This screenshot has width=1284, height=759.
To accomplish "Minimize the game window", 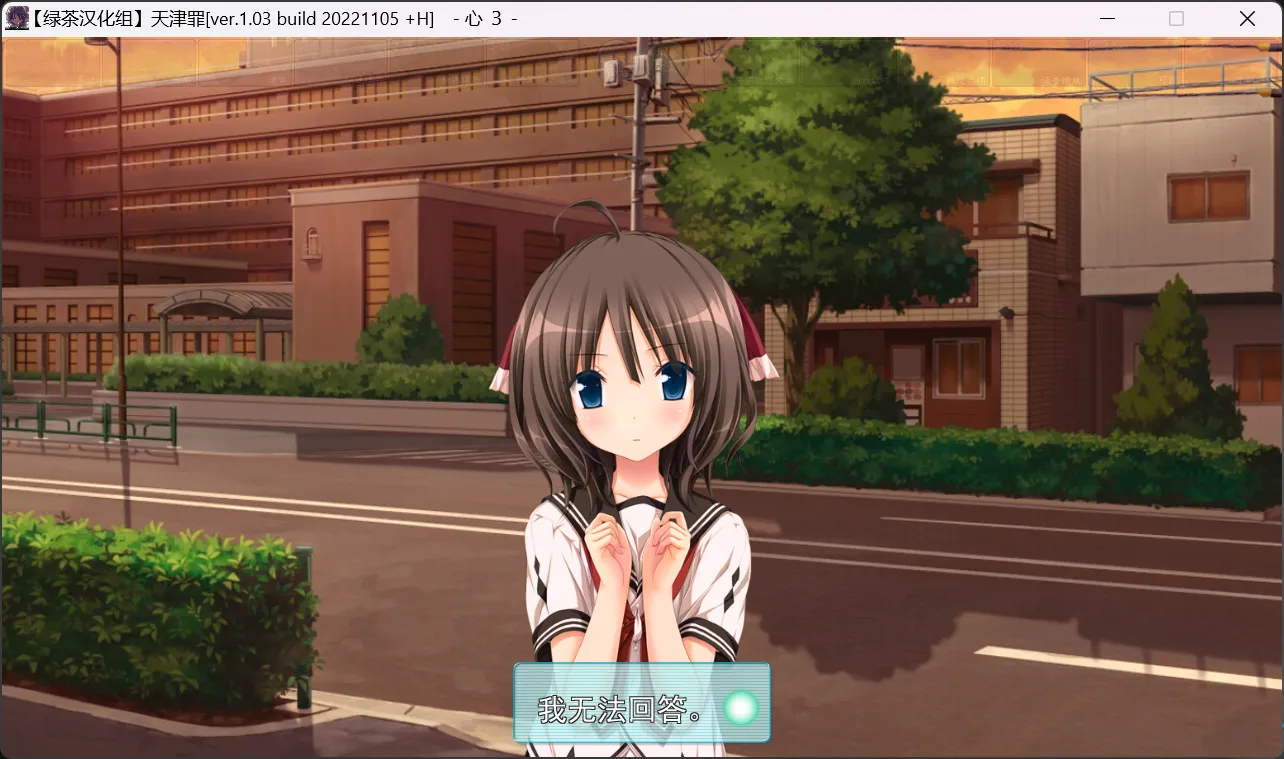I will tap(1106, 18).
